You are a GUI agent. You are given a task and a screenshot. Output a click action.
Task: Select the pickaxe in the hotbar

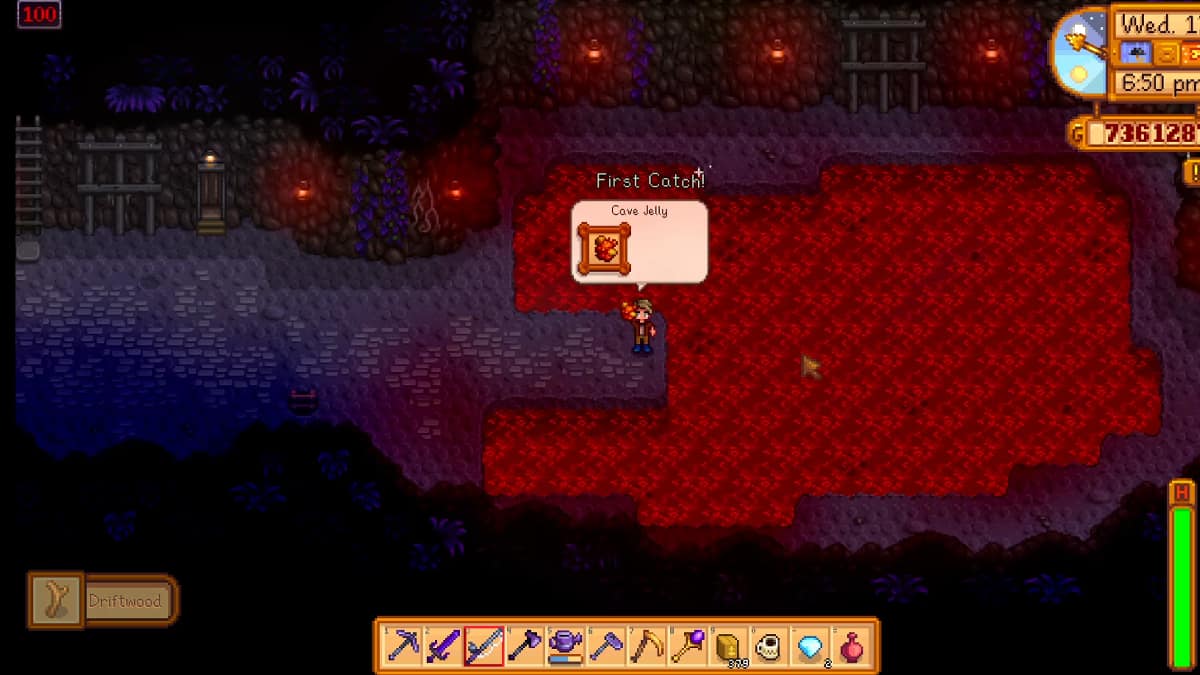click(402, 646)
